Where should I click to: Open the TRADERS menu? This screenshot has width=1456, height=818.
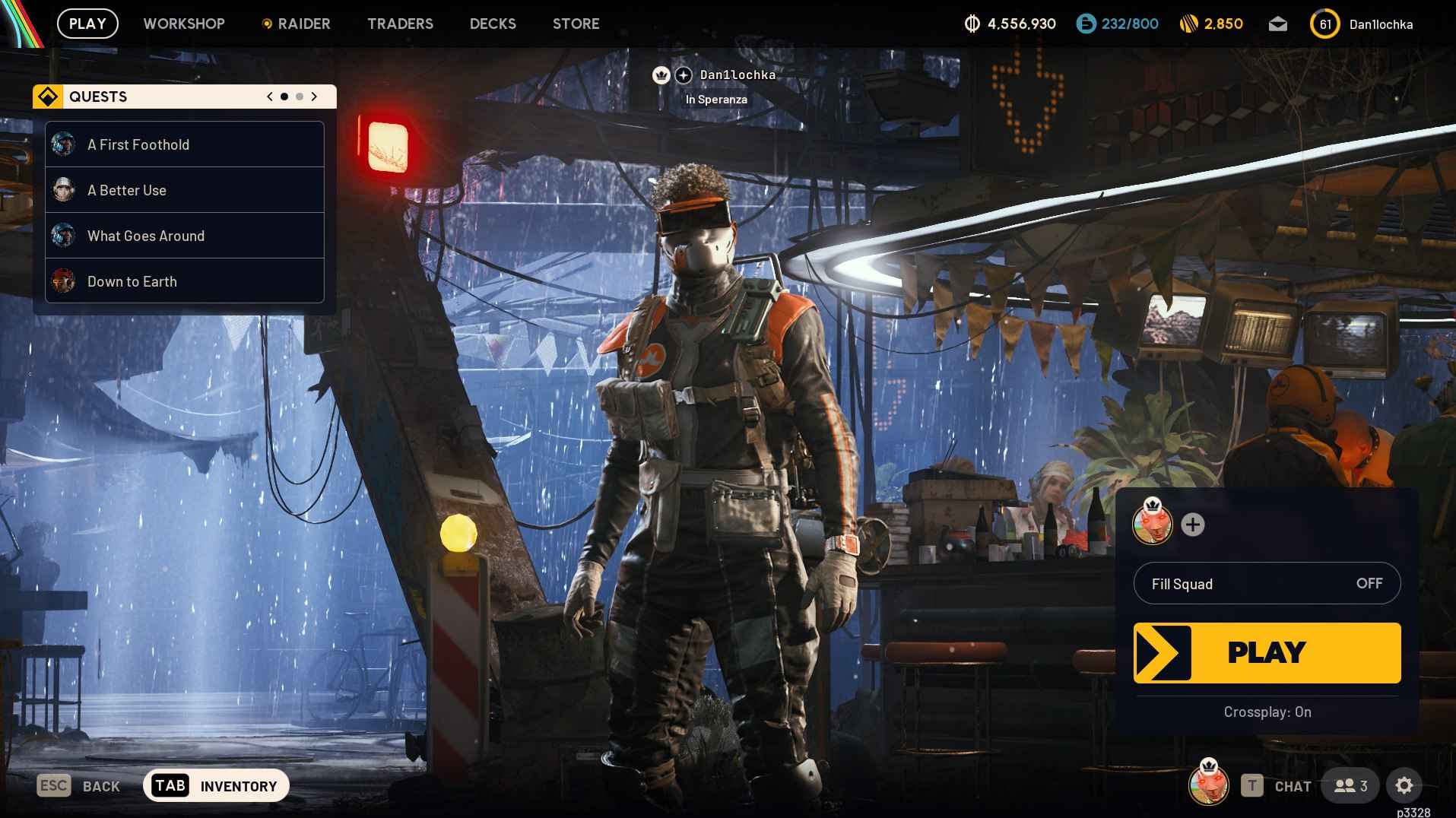point(400,24)
